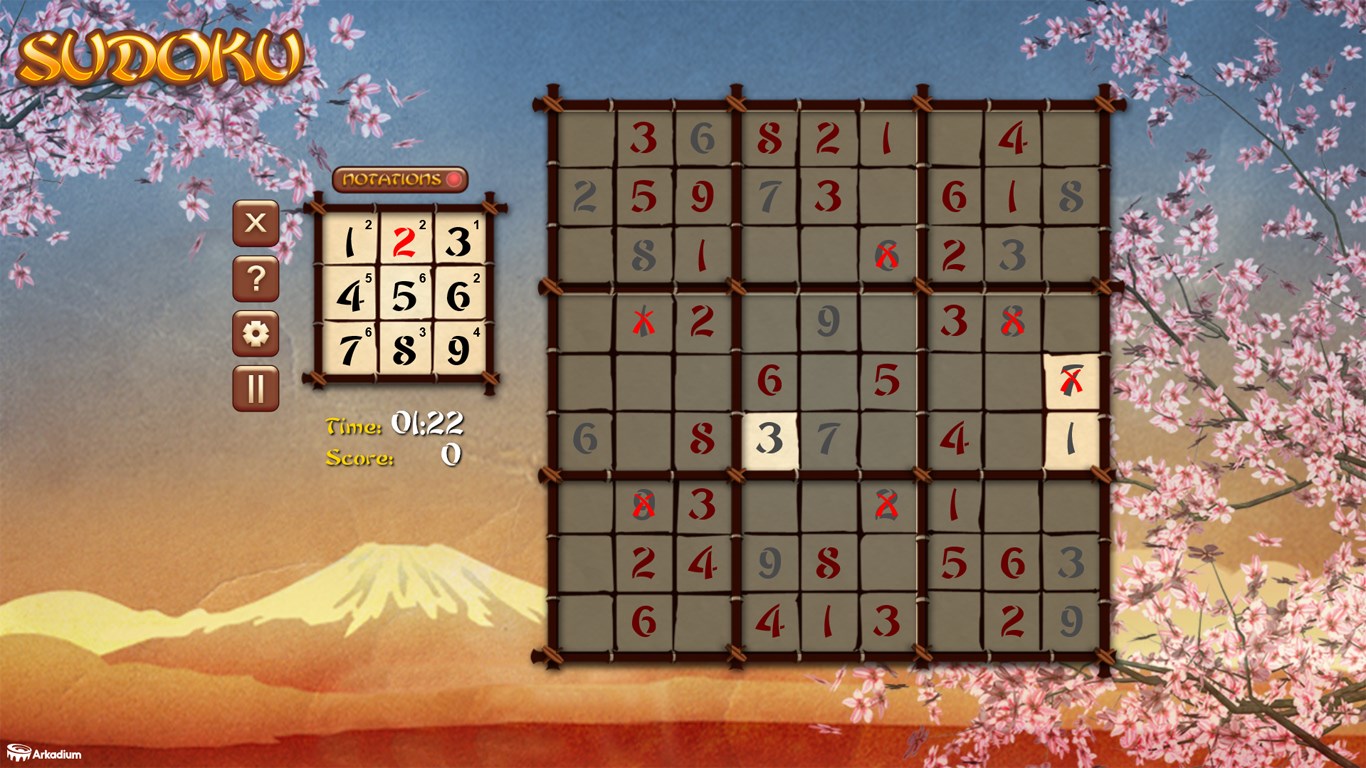Open the help question-mark icon
Screen dimensions: 1366x768
pos(254,278)
